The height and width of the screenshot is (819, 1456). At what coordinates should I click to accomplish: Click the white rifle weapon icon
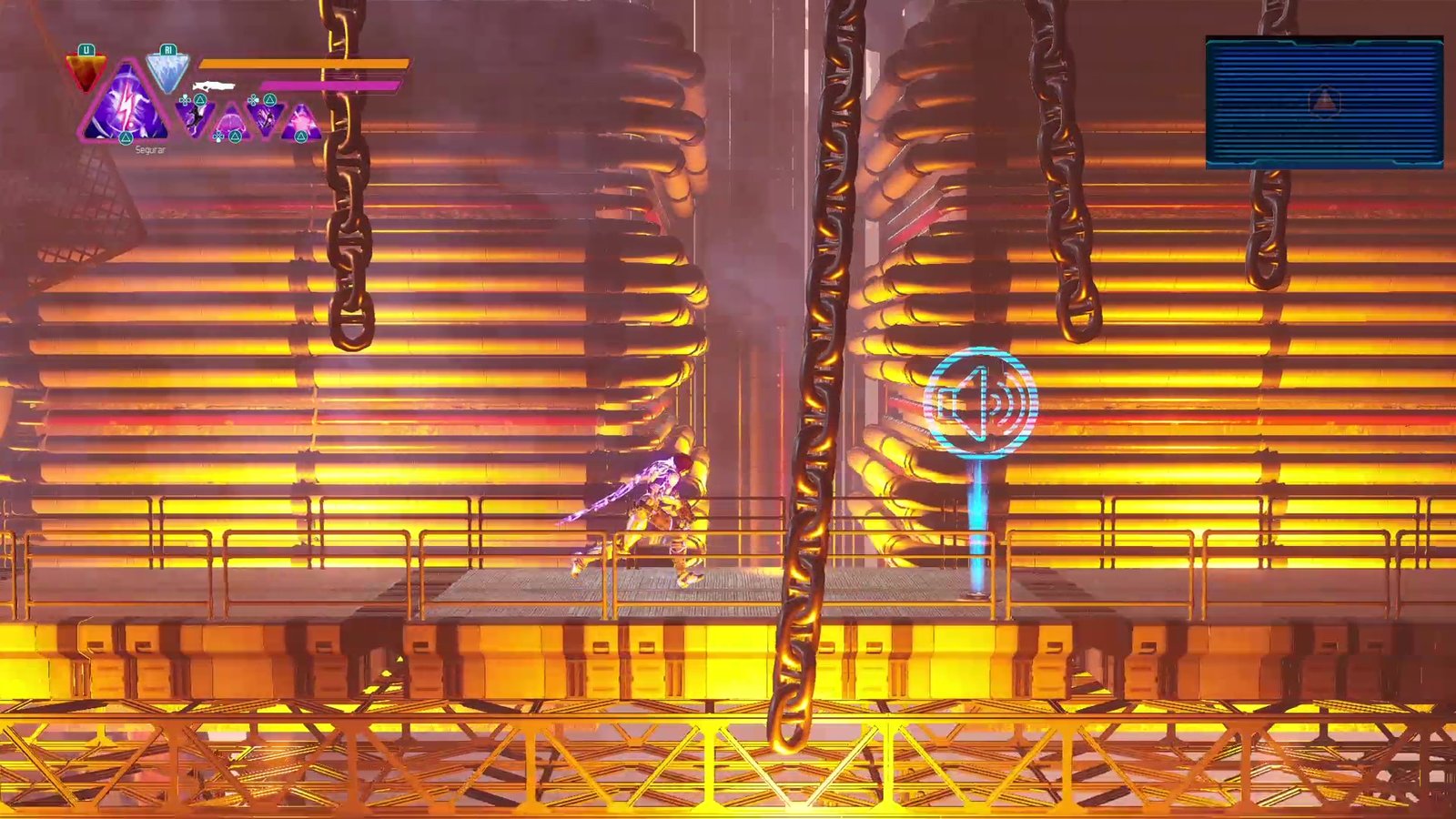point(214,86)
